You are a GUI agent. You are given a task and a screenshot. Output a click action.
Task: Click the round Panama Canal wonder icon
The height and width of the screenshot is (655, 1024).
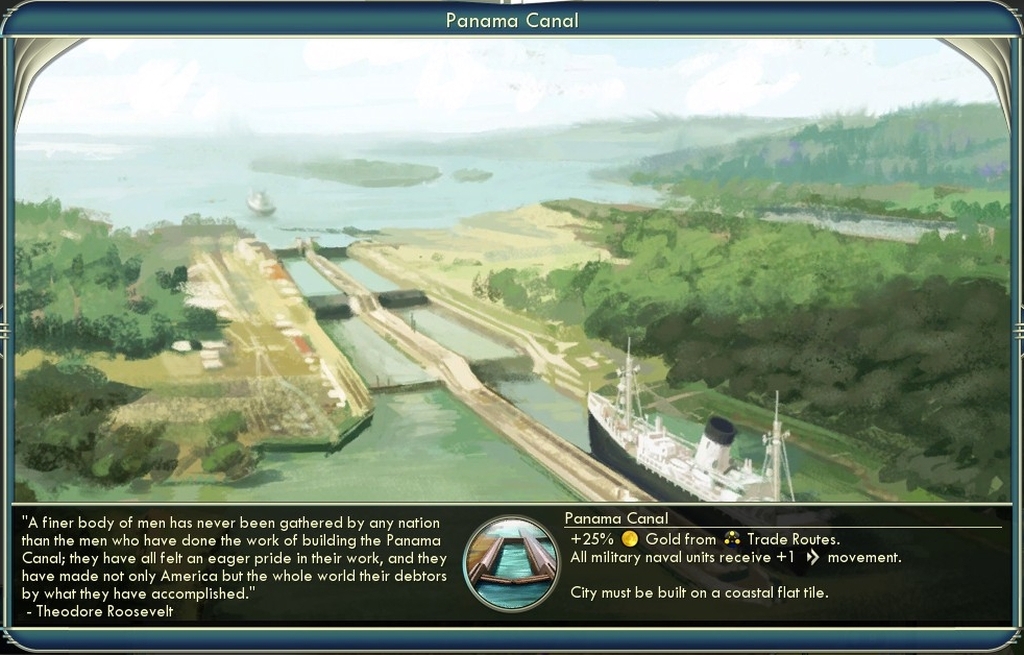pyautogui.click(x=511, y=563)
